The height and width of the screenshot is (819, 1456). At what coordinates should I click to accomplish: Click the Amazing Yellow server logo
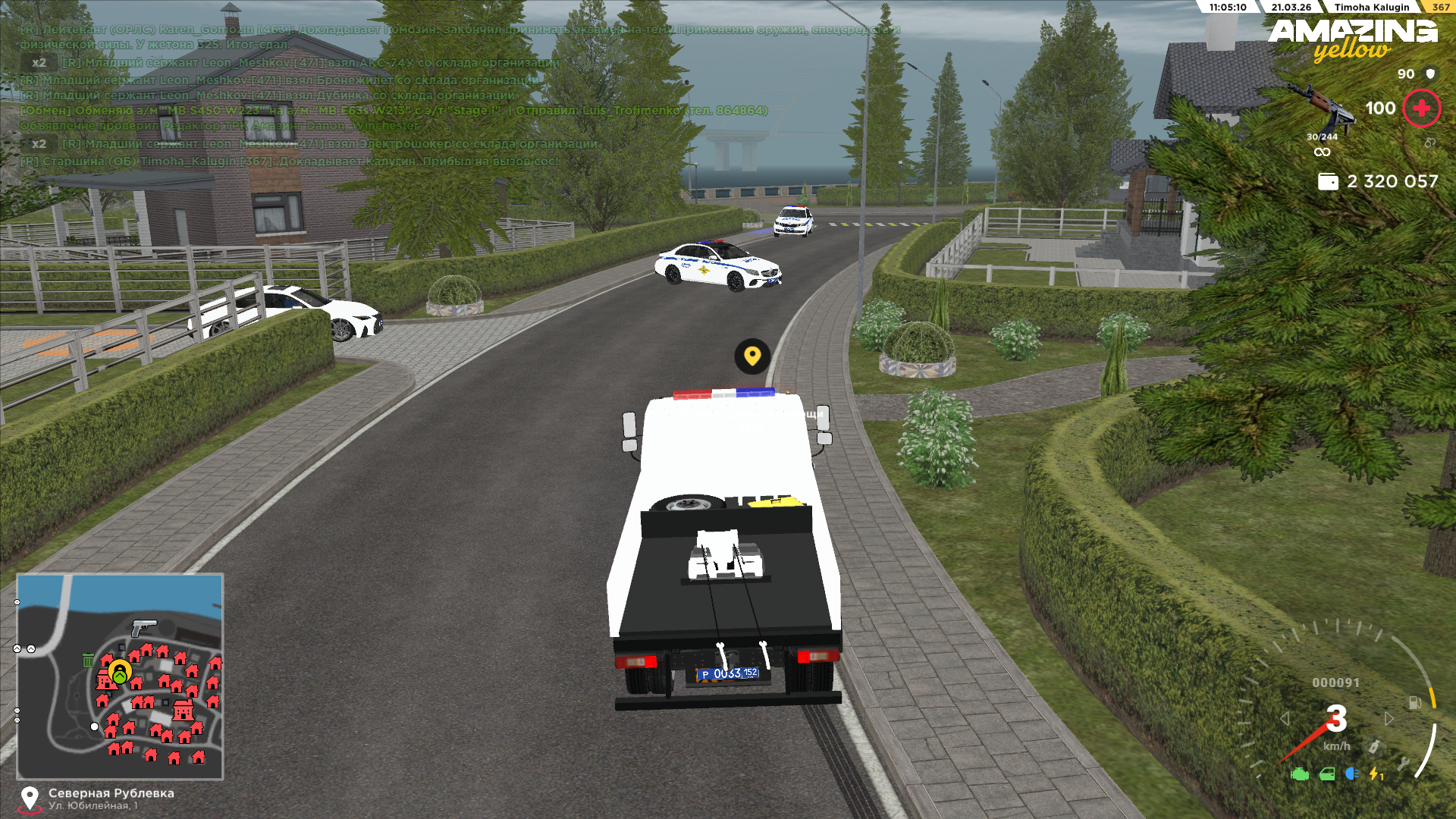click(1353, 39)
